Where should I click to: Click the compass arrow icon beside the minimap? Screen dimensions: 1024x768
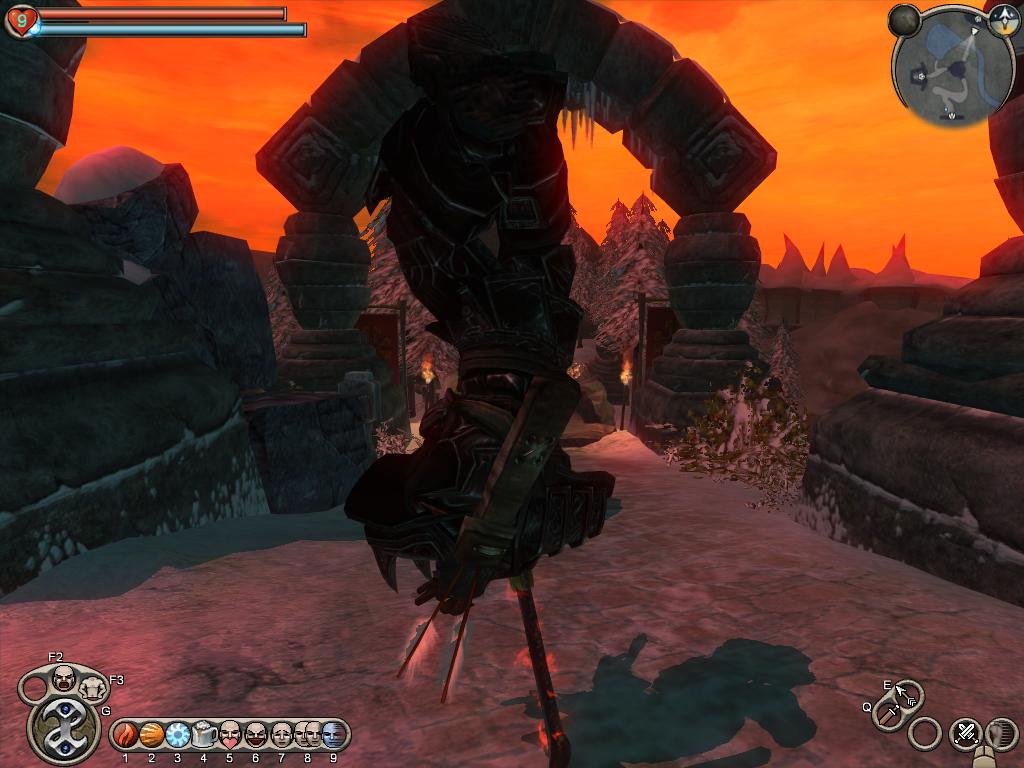click(x=1003, y=24)
